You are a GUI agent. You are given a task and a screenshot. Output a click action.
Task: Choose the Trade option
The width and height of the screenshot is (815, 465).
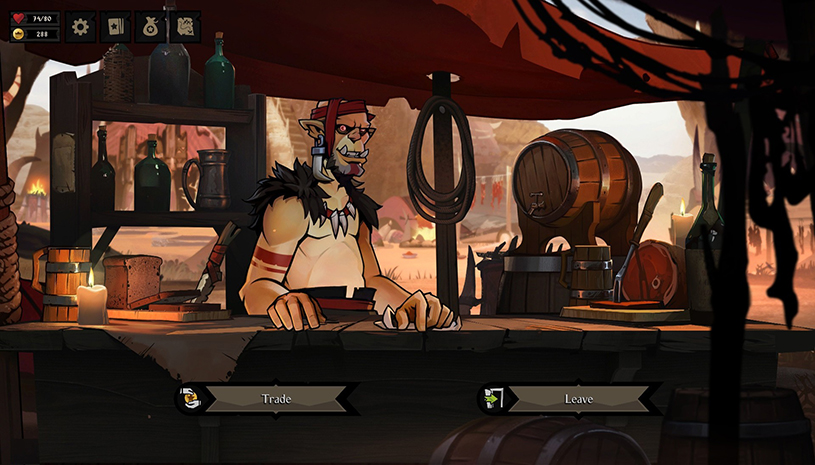276,399
